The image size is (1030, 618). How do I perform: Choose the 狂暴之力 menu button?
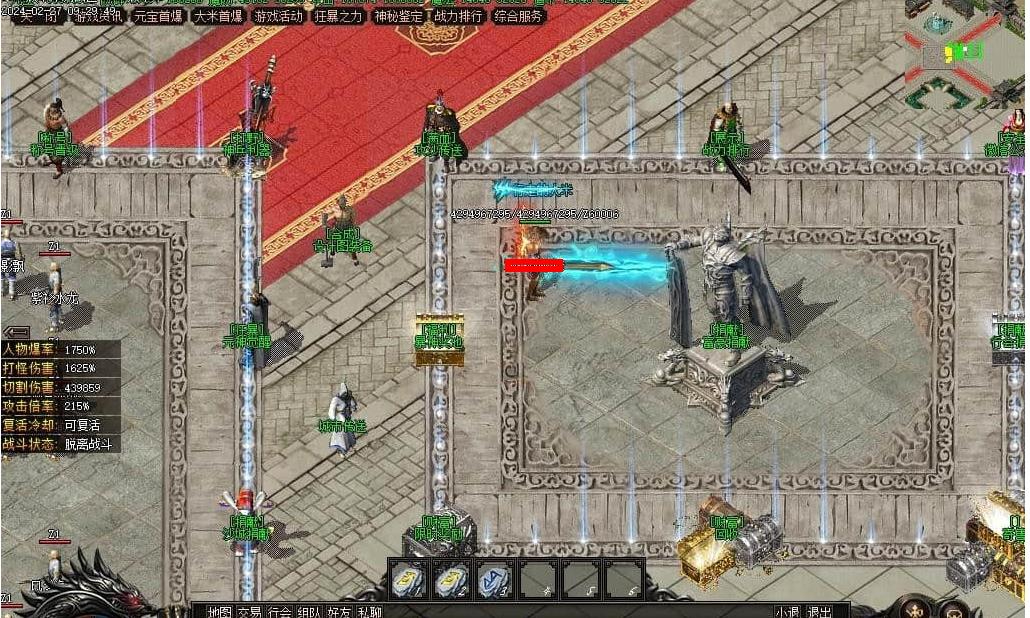pyautogui.click(x=338, y=16)
